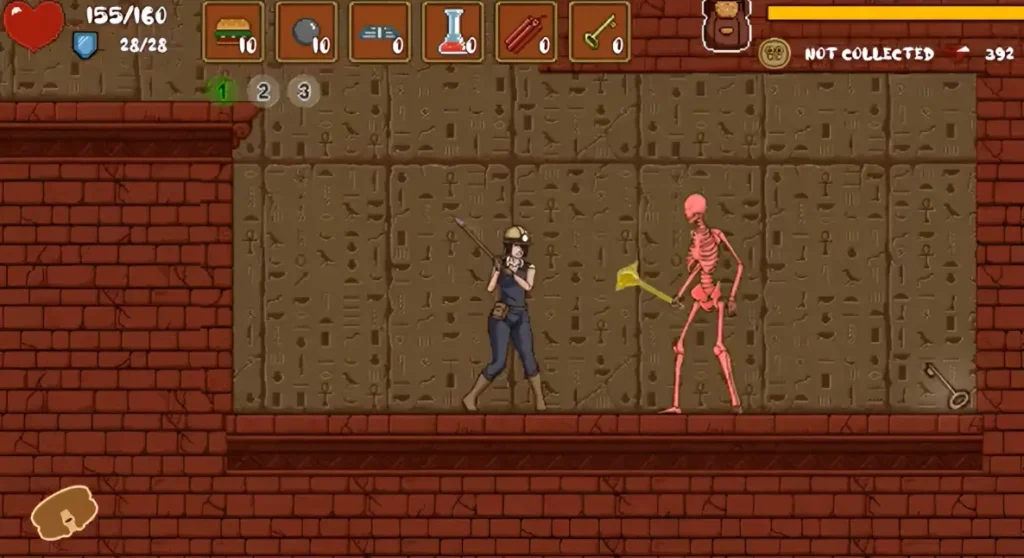Switch to weapon slot 2
The image size is (1024, 558).
click(x=263, y=92)
